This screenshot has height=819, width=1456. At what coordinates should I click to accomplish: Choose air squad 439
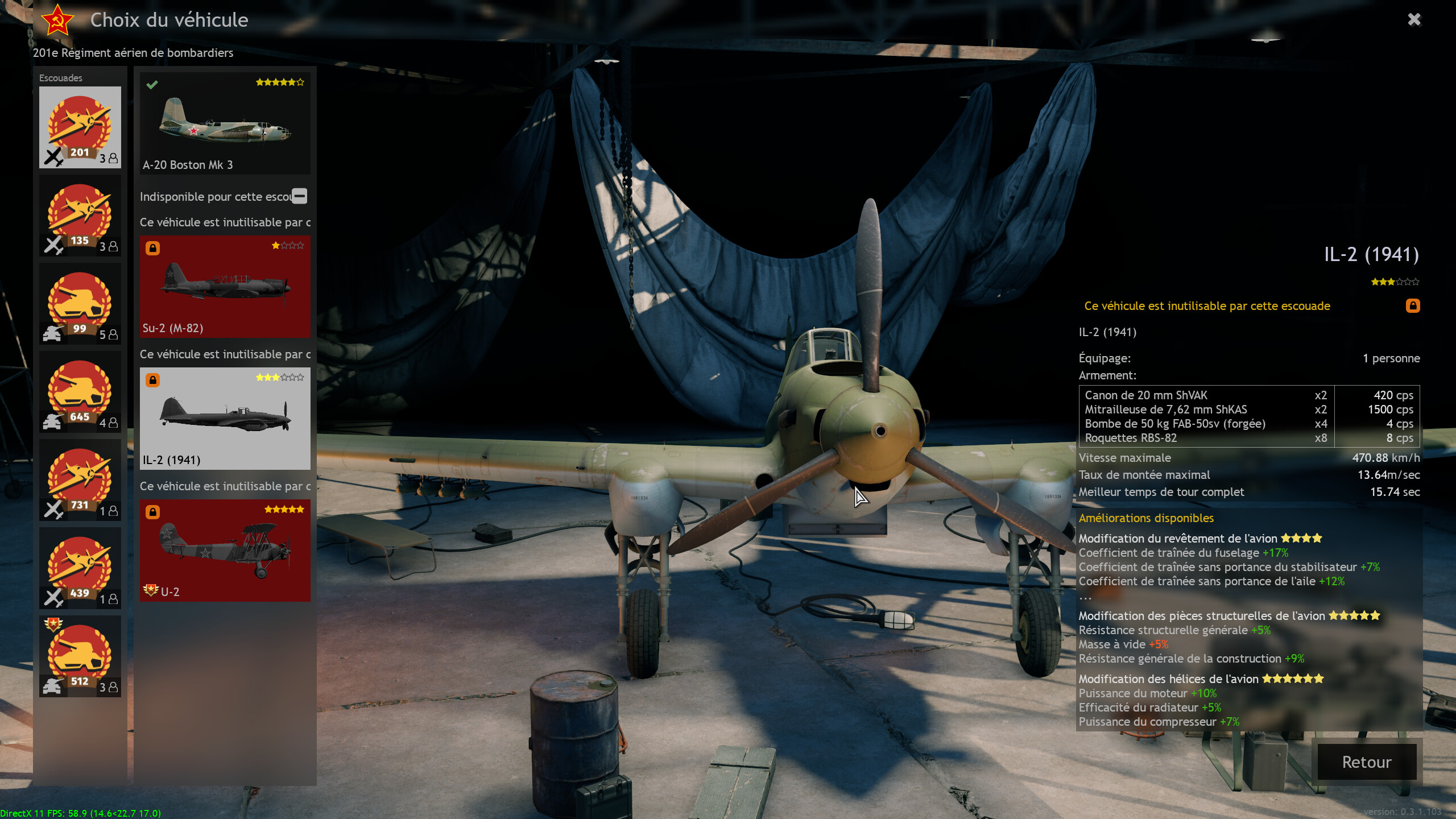click(x=80, y=568)
